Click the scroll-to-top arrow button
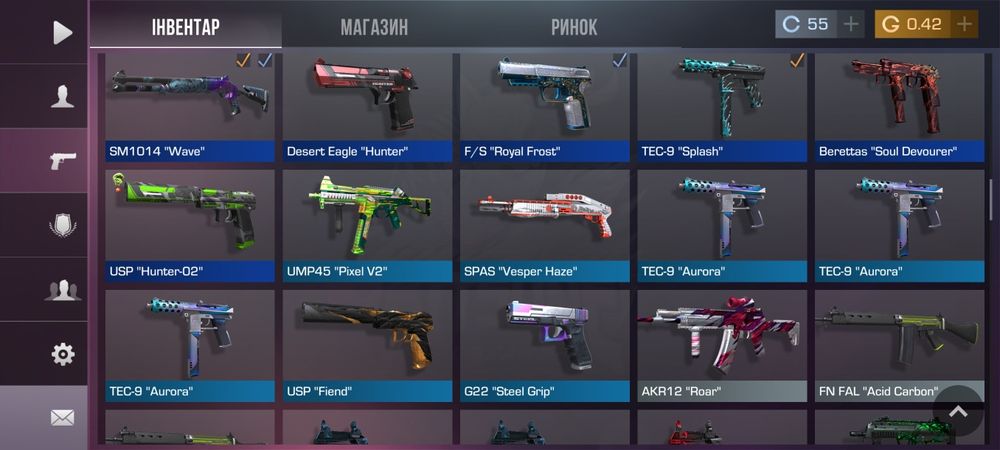The width and height of the screenshot is (1000, 450). coord(958,410)
